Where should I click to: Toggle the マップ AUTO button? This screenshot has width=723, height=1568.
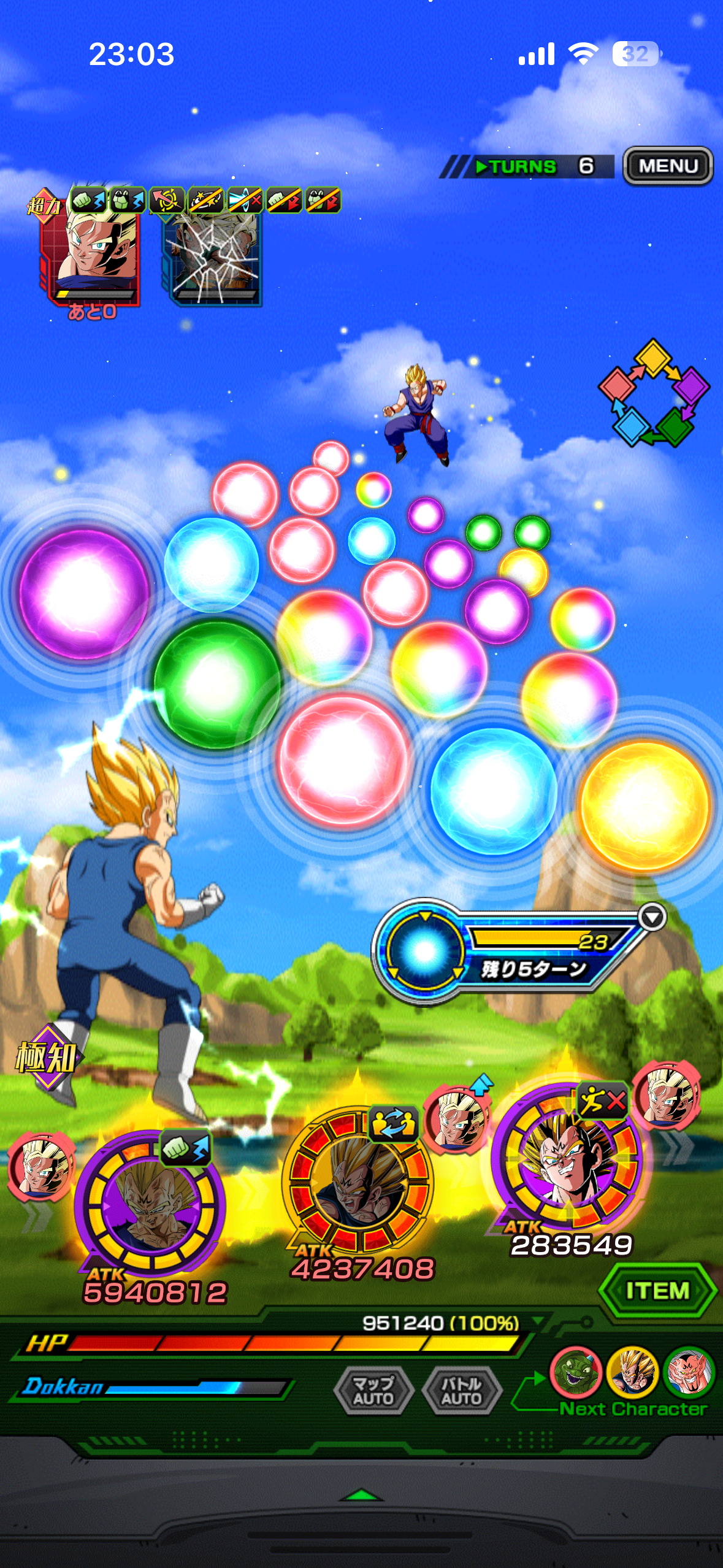click(373, 1390)
